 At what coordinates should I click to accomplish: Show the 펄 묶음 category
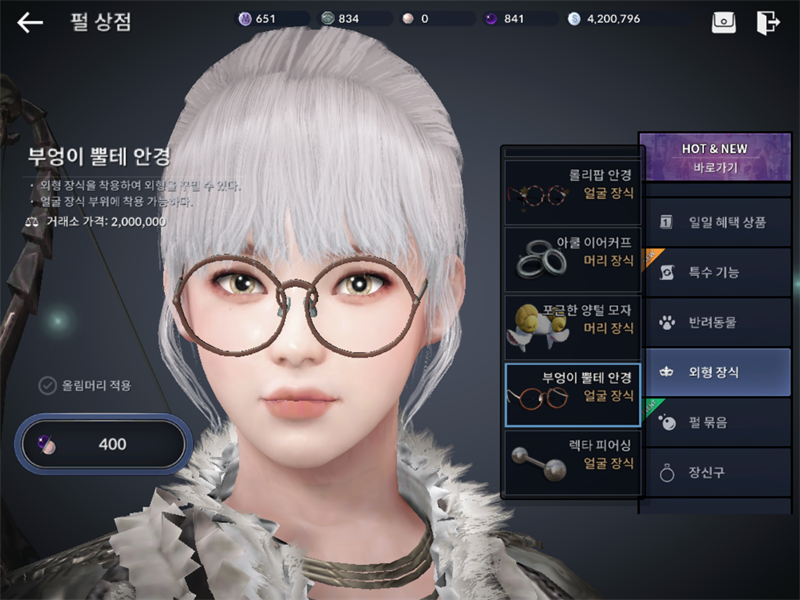(714, 422)
